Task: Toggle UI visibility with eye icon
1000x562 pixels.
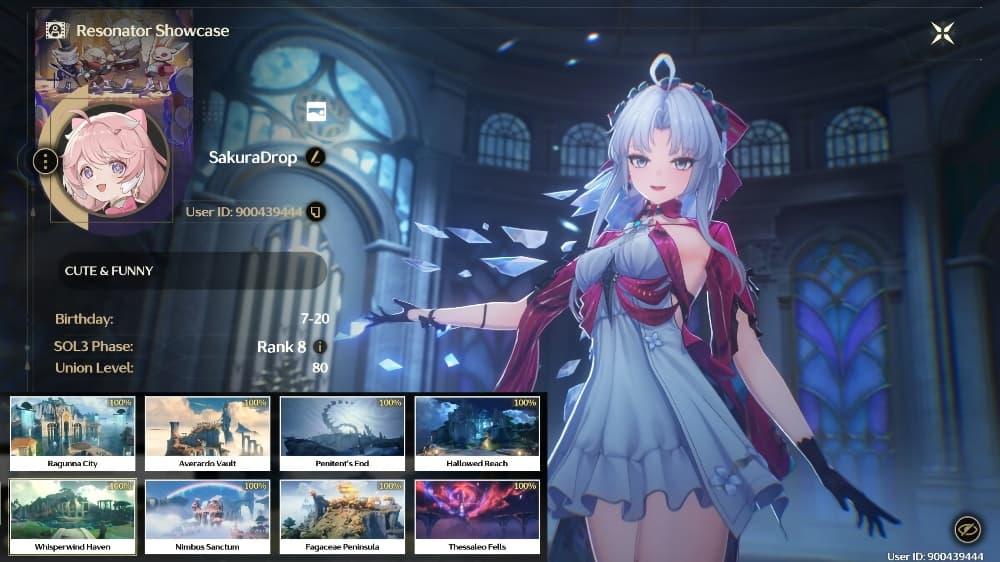Action: (x=966, y=528)
